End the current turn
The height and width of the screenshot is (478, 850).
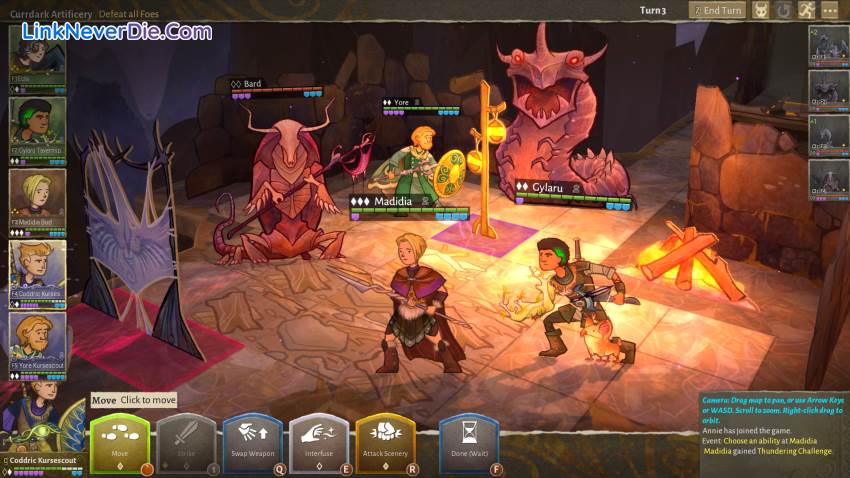pos(717,10)
